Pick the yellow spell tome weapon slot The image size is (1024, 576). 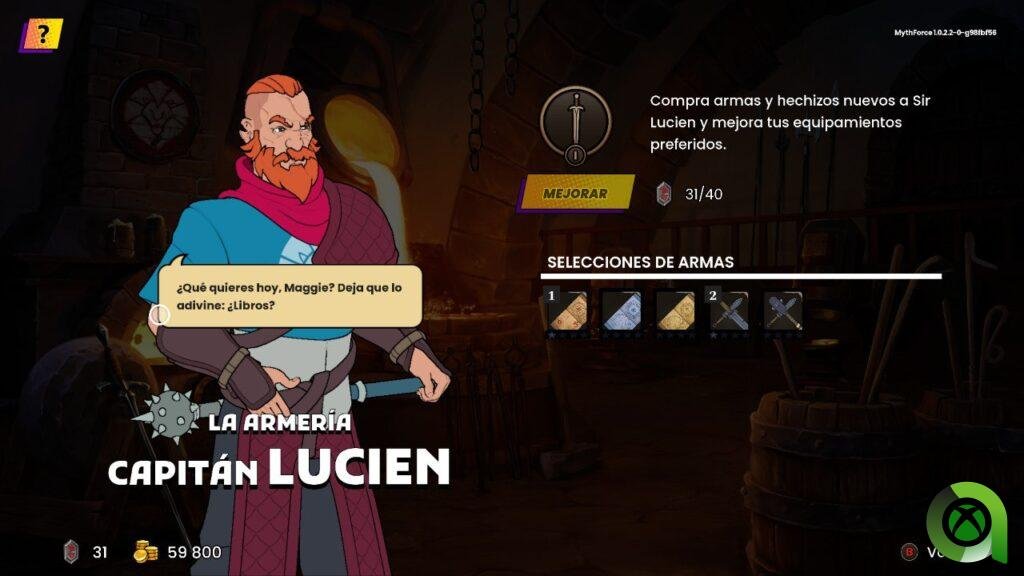675,311
